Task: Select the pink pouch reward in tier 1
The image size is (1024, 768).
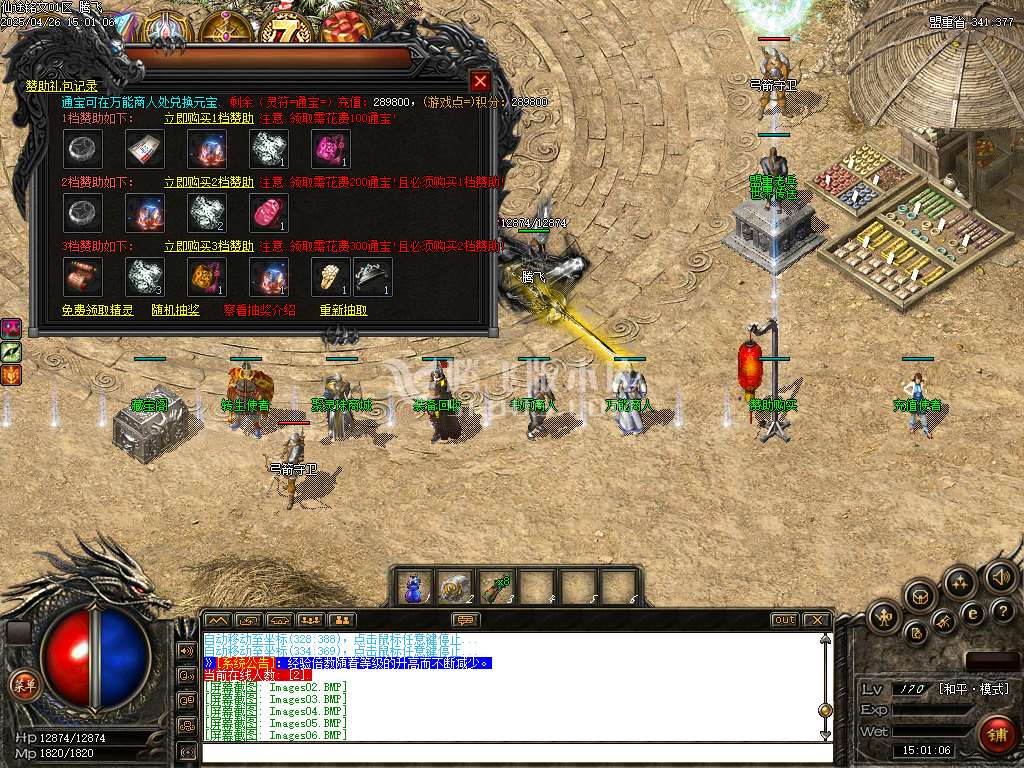Action: coord(331,149)
